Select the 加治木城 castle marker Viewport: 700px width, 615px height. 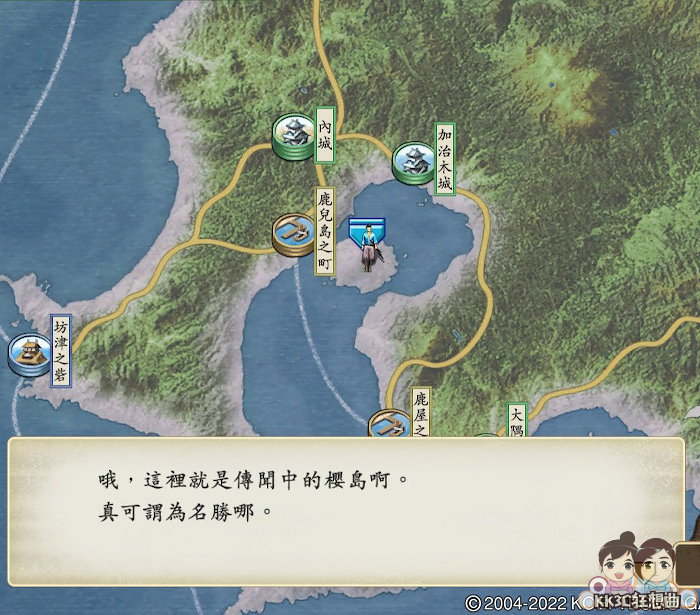(411, 162)
